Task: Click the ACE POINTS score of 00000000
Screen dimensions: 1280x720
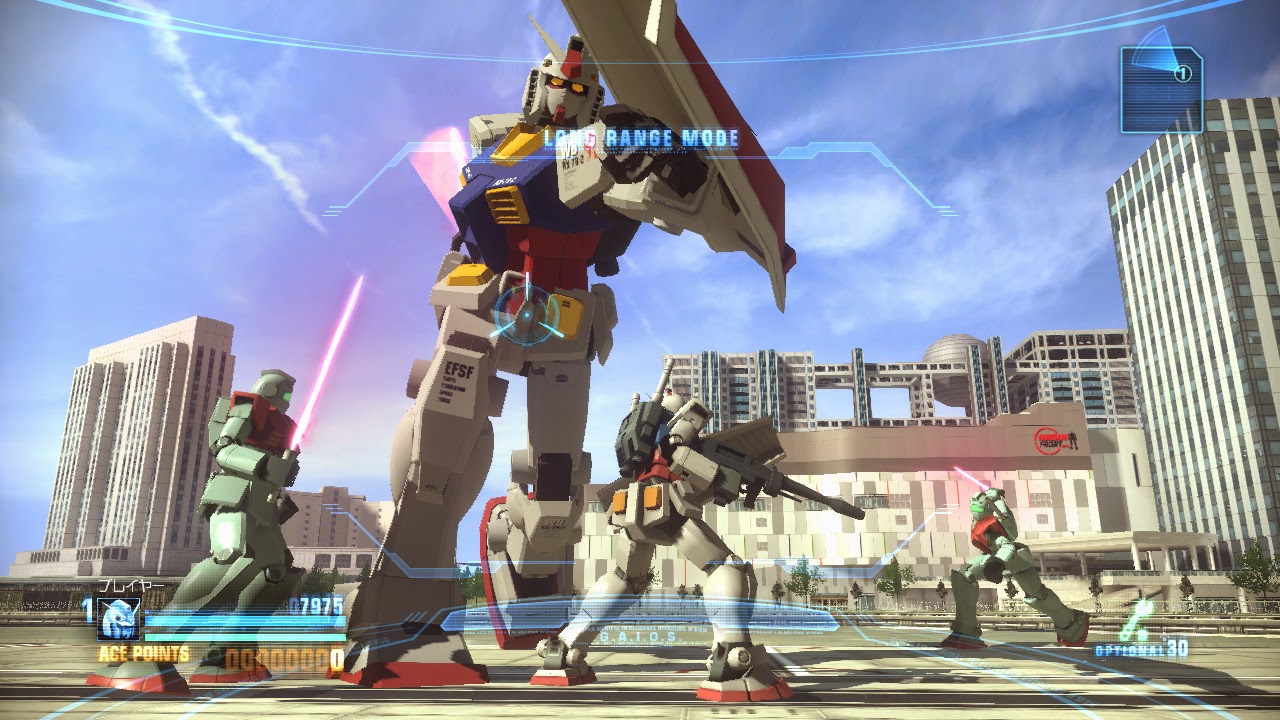Action: 282,657
